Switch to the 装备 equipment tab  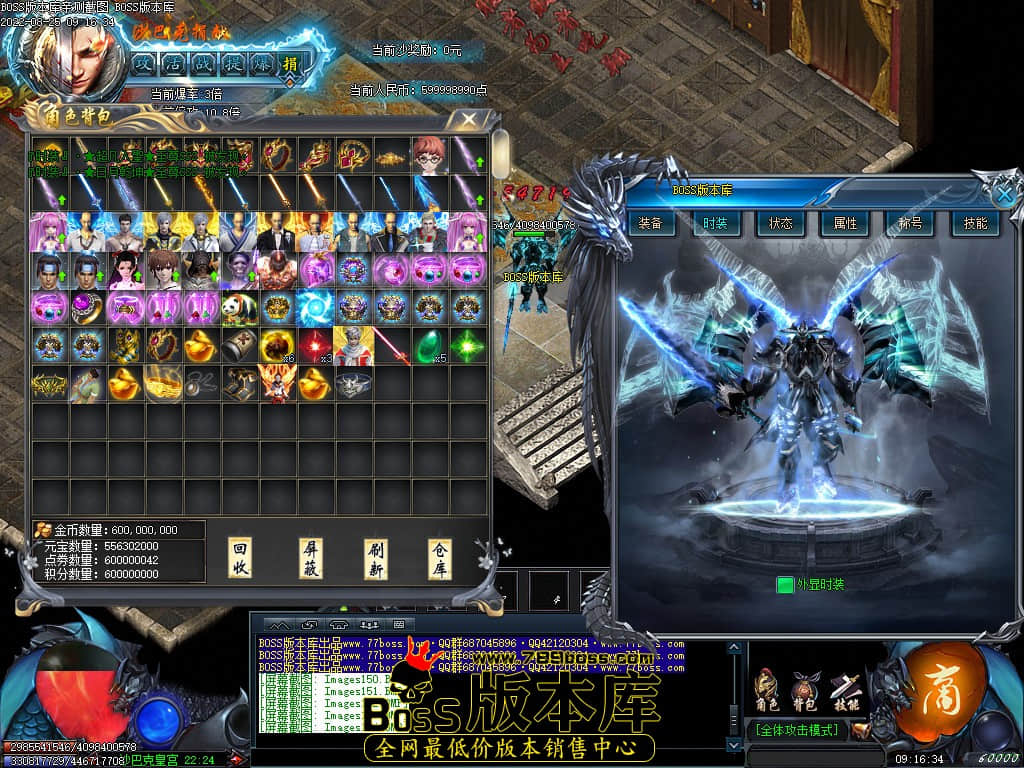click(650, 223)
